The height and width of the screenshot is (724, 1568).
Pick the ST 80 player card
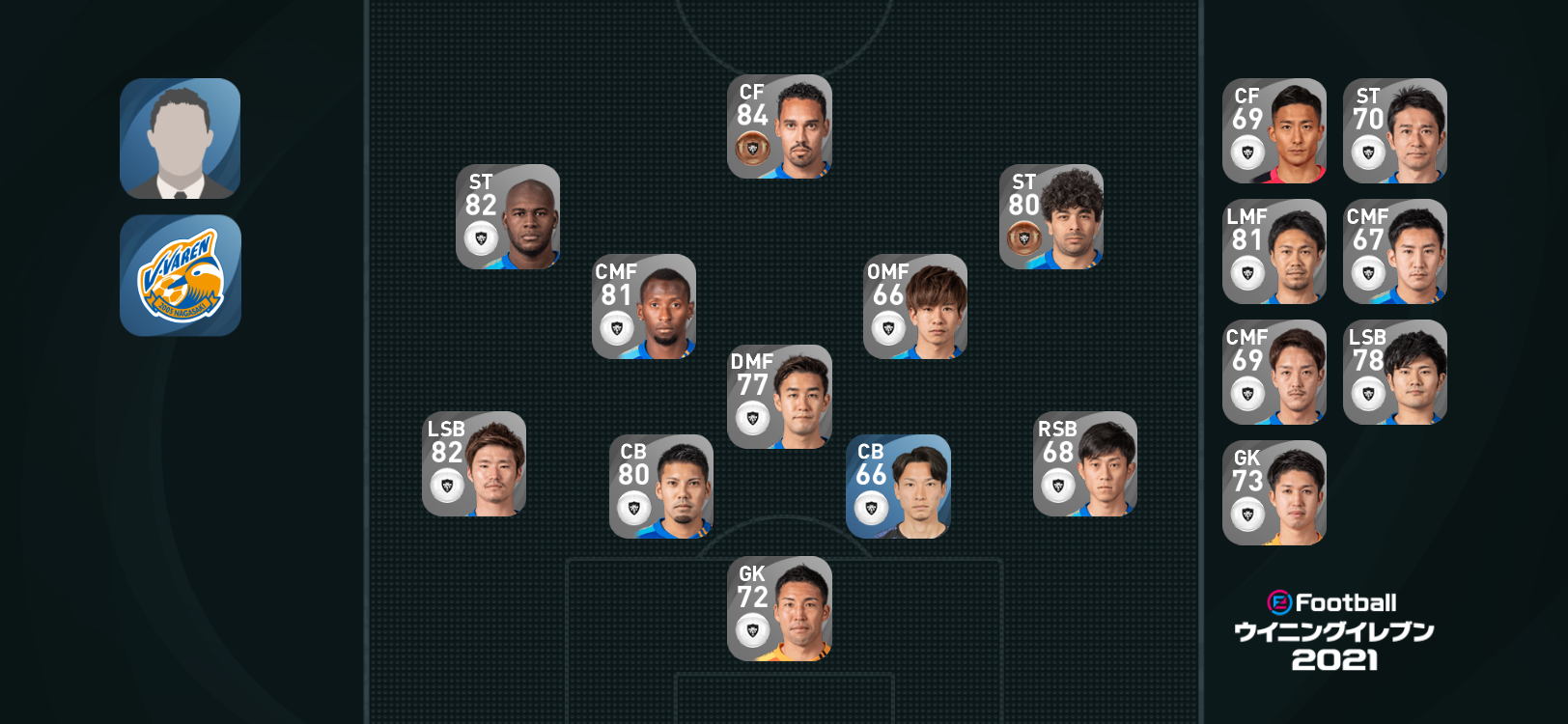pos(1050,216)
